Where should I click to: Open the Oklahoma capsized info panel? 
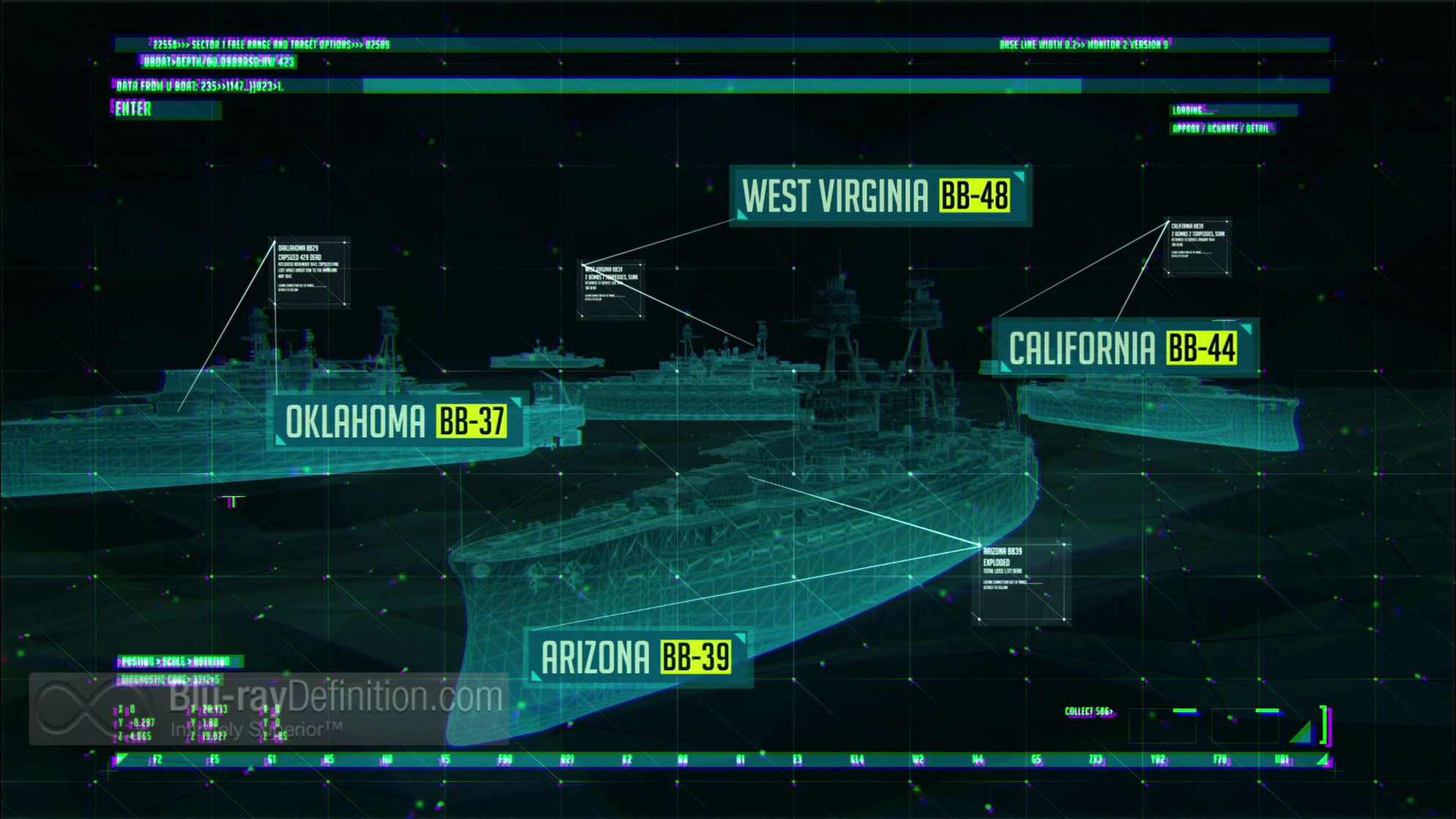point(311,273)
